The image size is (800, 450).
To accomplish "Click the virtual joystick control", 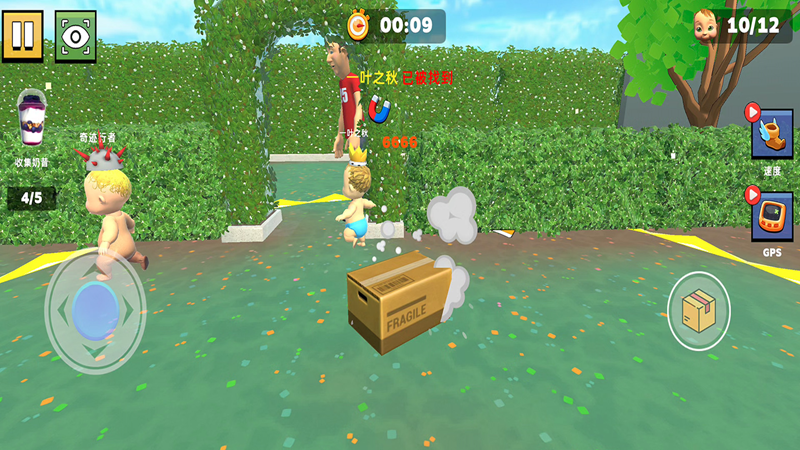I will click(x=96, y=310).
